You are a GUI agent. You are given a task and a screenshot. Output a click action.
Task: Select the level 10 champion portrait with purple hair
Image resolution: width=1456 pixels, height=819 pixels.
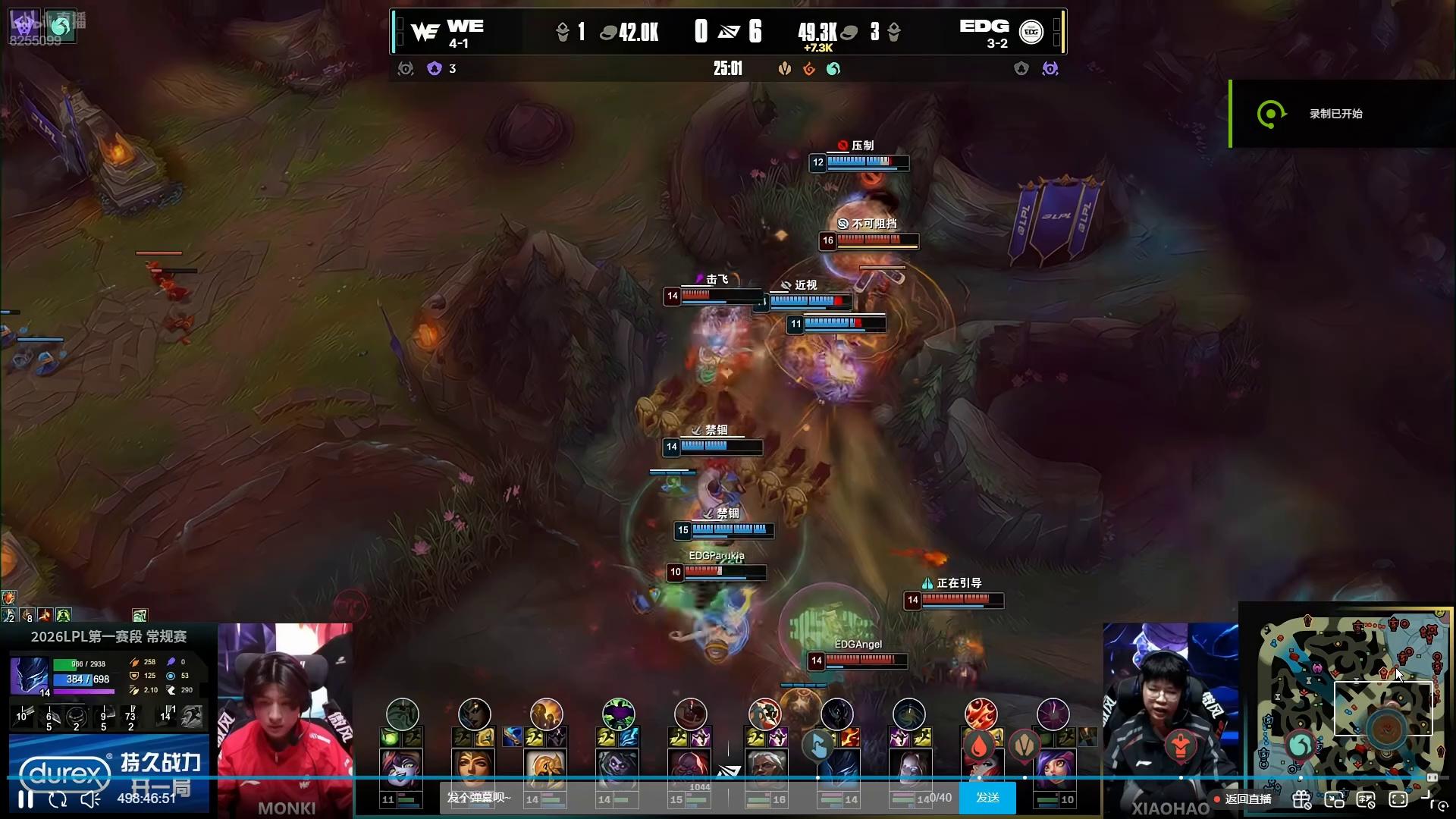[1054, 767]
